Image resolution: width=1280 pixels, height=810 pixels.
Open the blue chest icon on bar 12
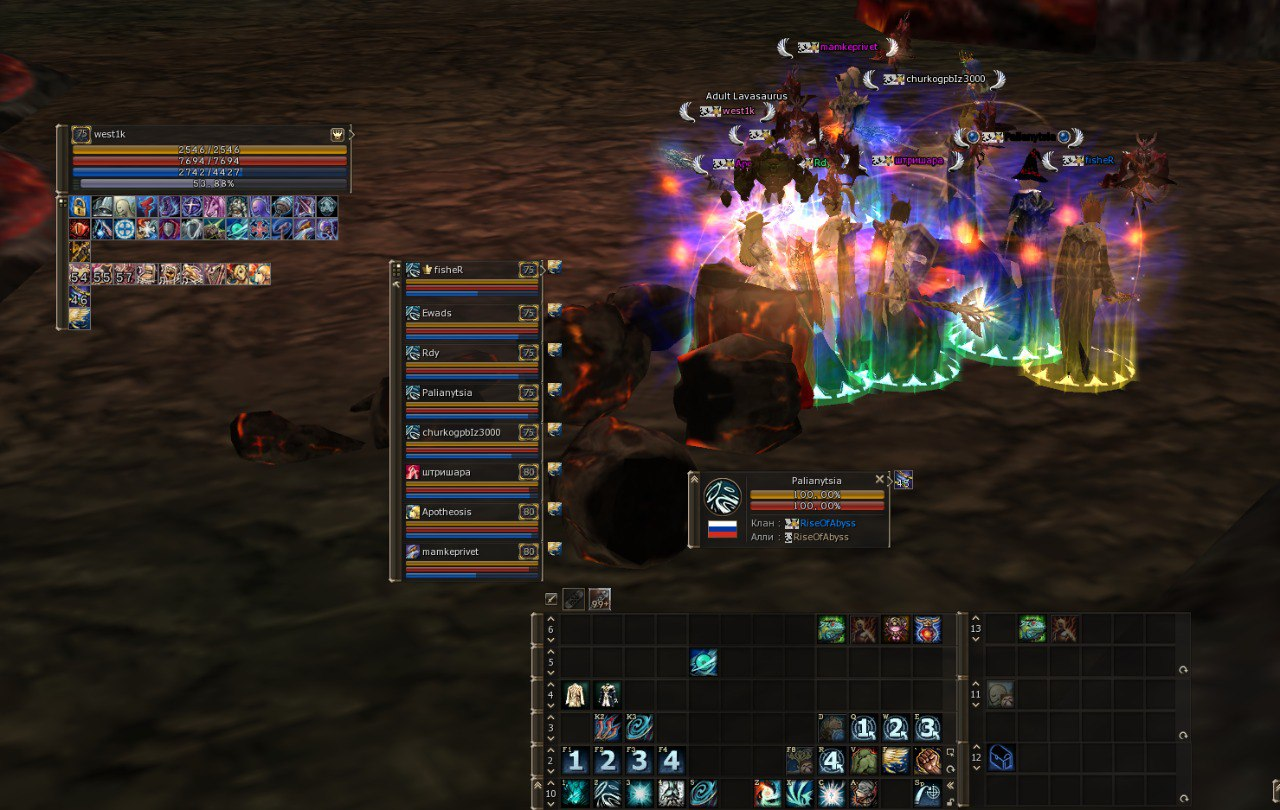click(1001, 759)
